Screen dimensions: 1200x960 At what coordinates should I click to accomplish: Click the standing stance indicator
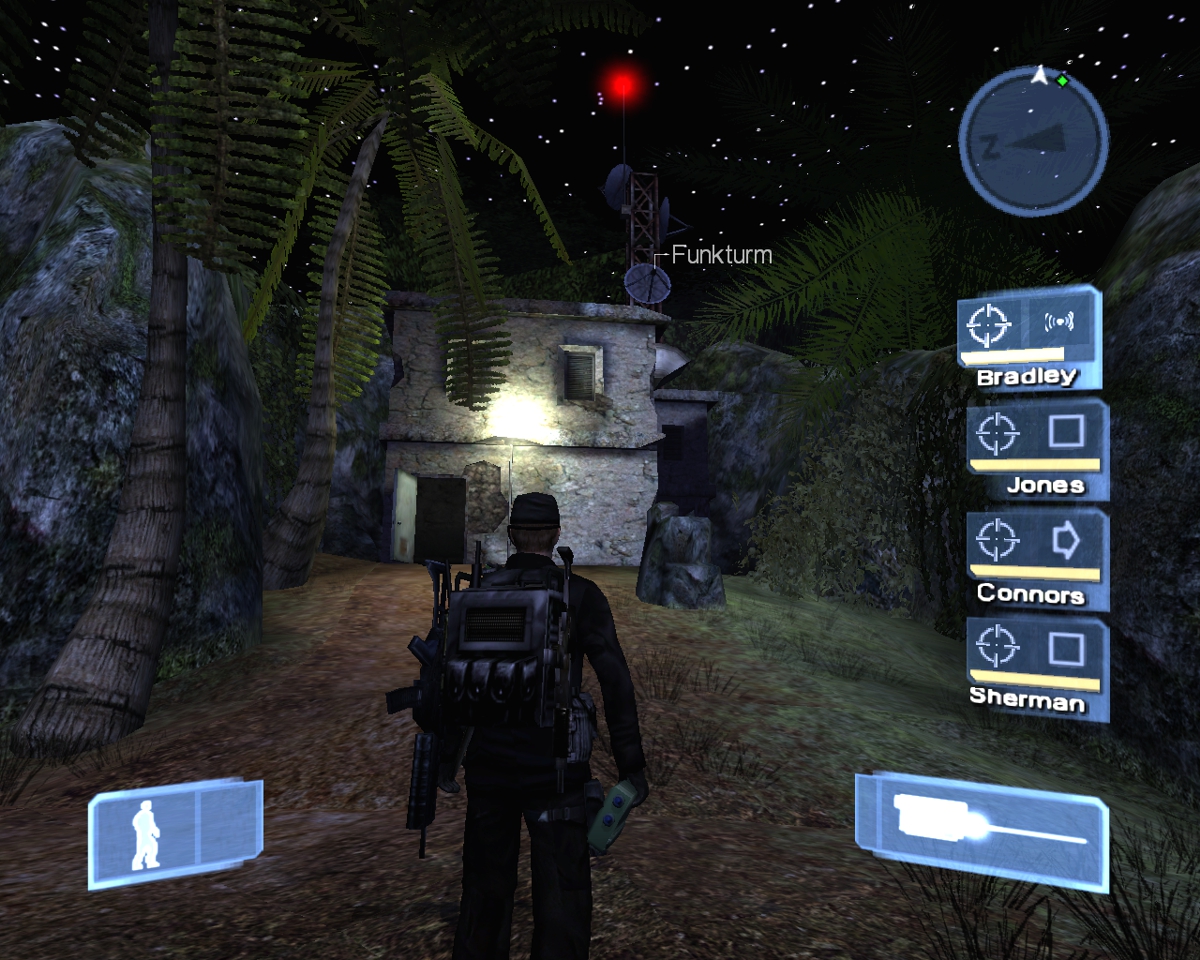(146, 833)
